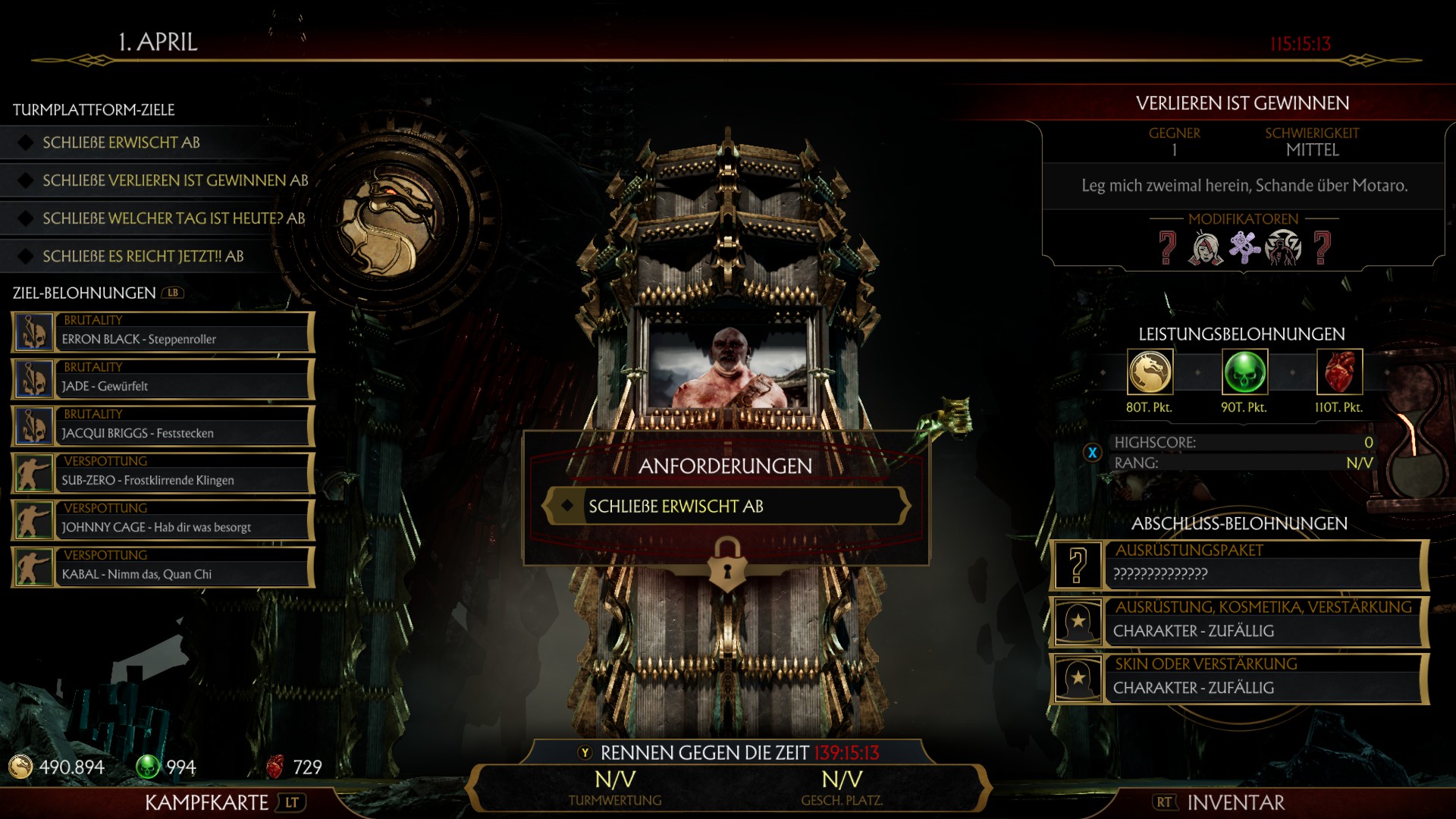Viewport: 1456px width, 819px height.
Task: Select the 80T. Pkt. gold coin reward
Action: [1150, 372]
